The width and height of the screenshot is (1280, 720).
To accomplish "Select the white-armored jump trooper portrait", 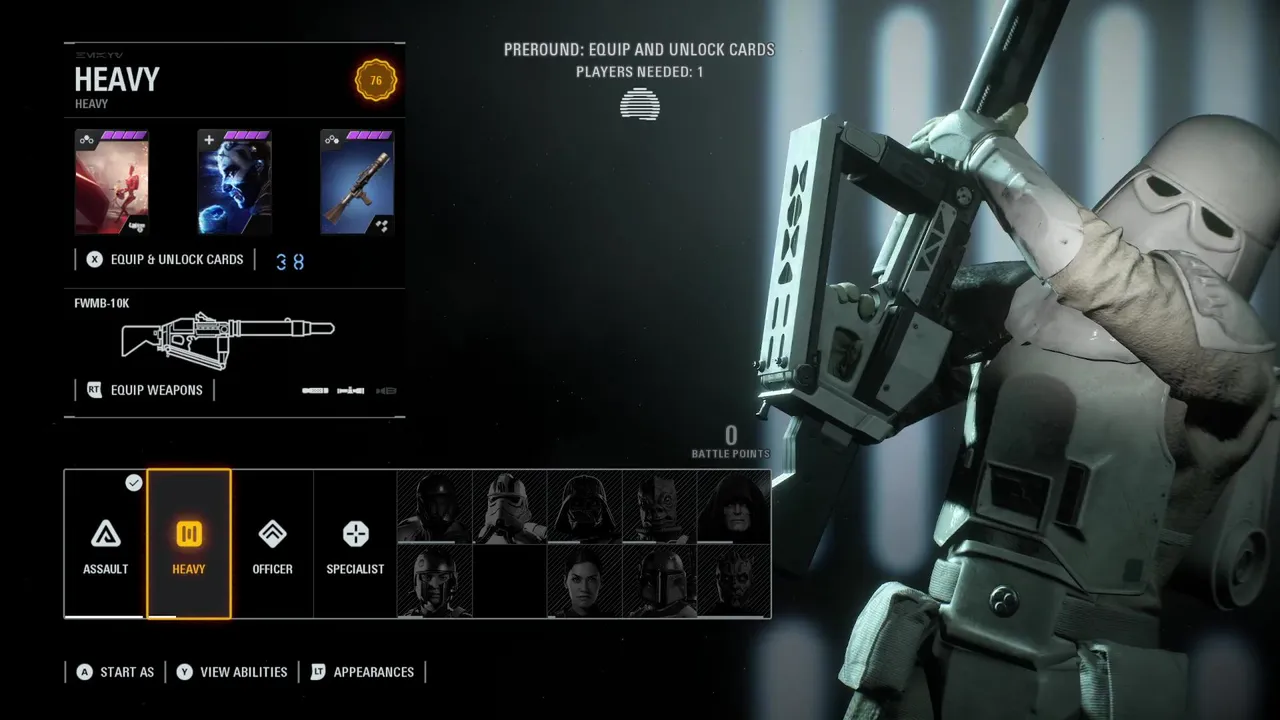I will click(510, 507).
